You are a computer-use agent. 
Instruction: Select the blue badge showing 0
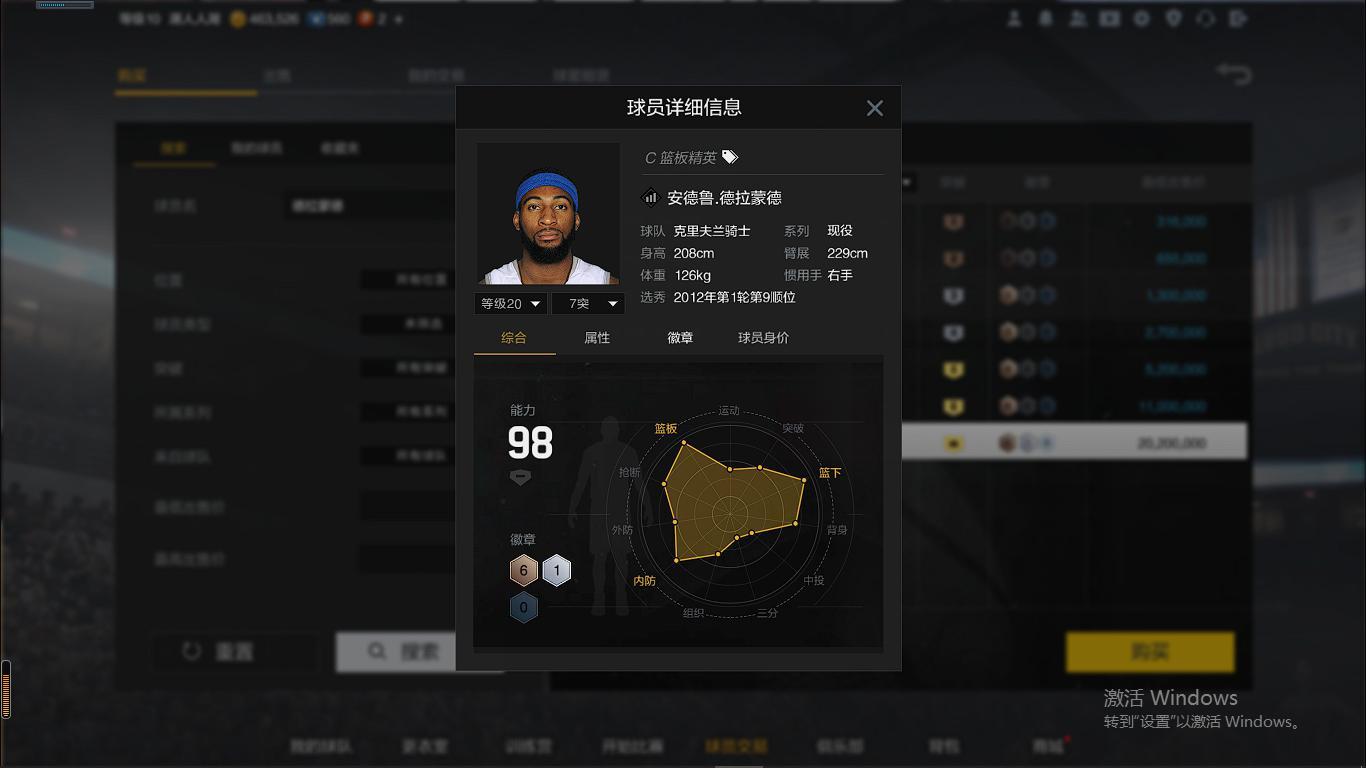point(524,607)
